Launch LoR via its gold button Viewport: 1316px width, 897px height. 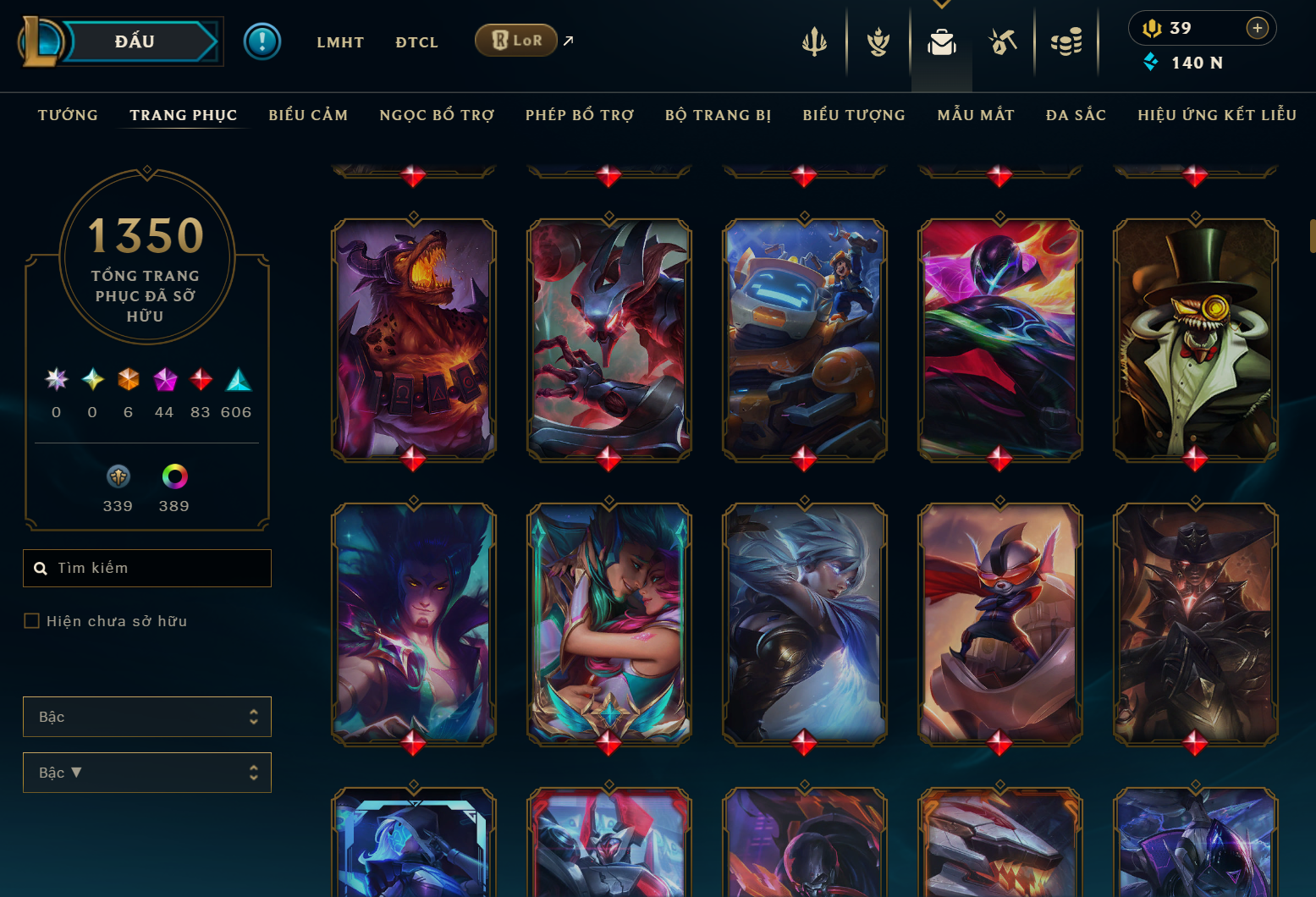click(x=516, y=39)
